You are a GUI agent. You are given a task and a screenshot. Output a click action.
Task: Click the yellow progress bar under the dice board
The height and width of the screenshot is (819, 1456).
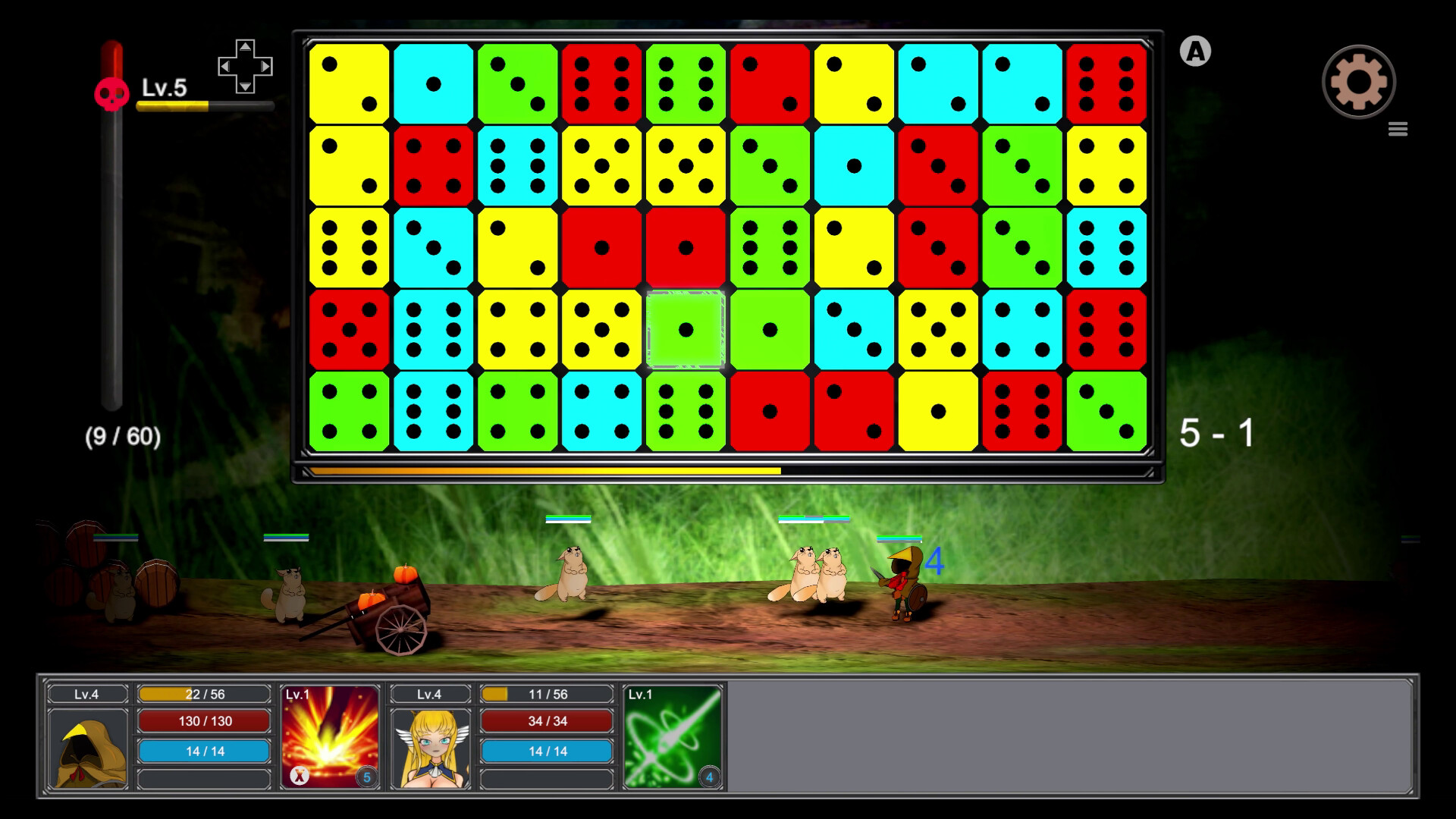546,471
